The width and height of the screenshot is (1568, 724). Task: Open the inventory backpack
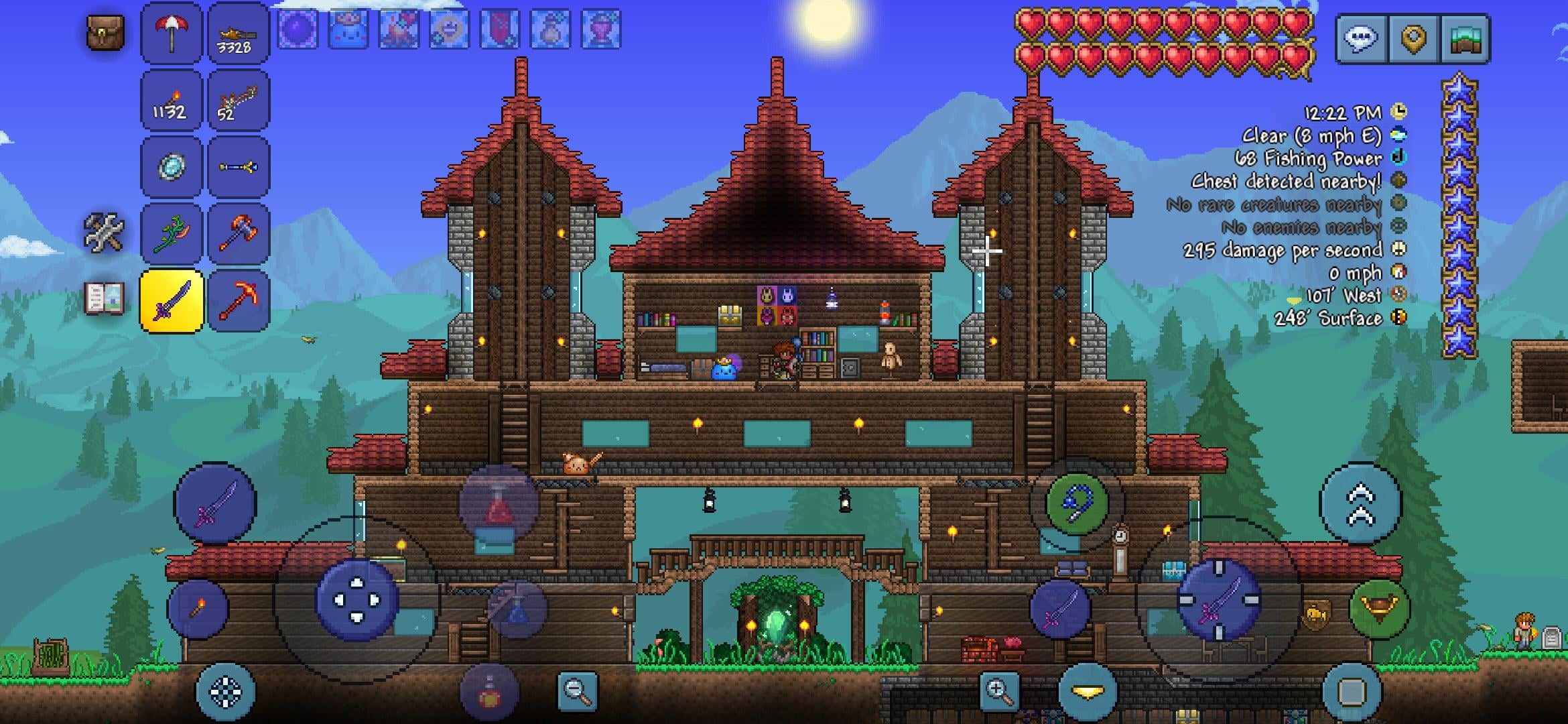click(105, 32)
